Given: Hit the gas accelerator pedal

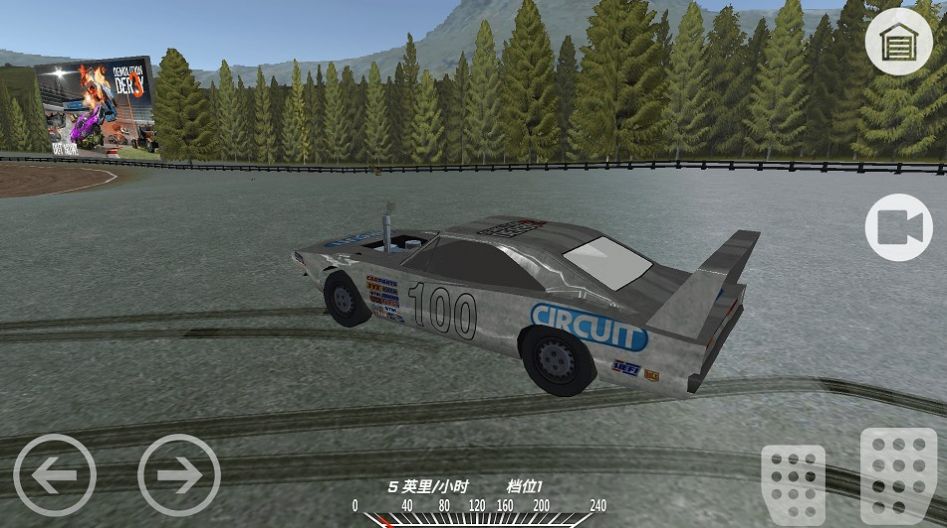Looking at the screenshot, I should coord(898,474).
